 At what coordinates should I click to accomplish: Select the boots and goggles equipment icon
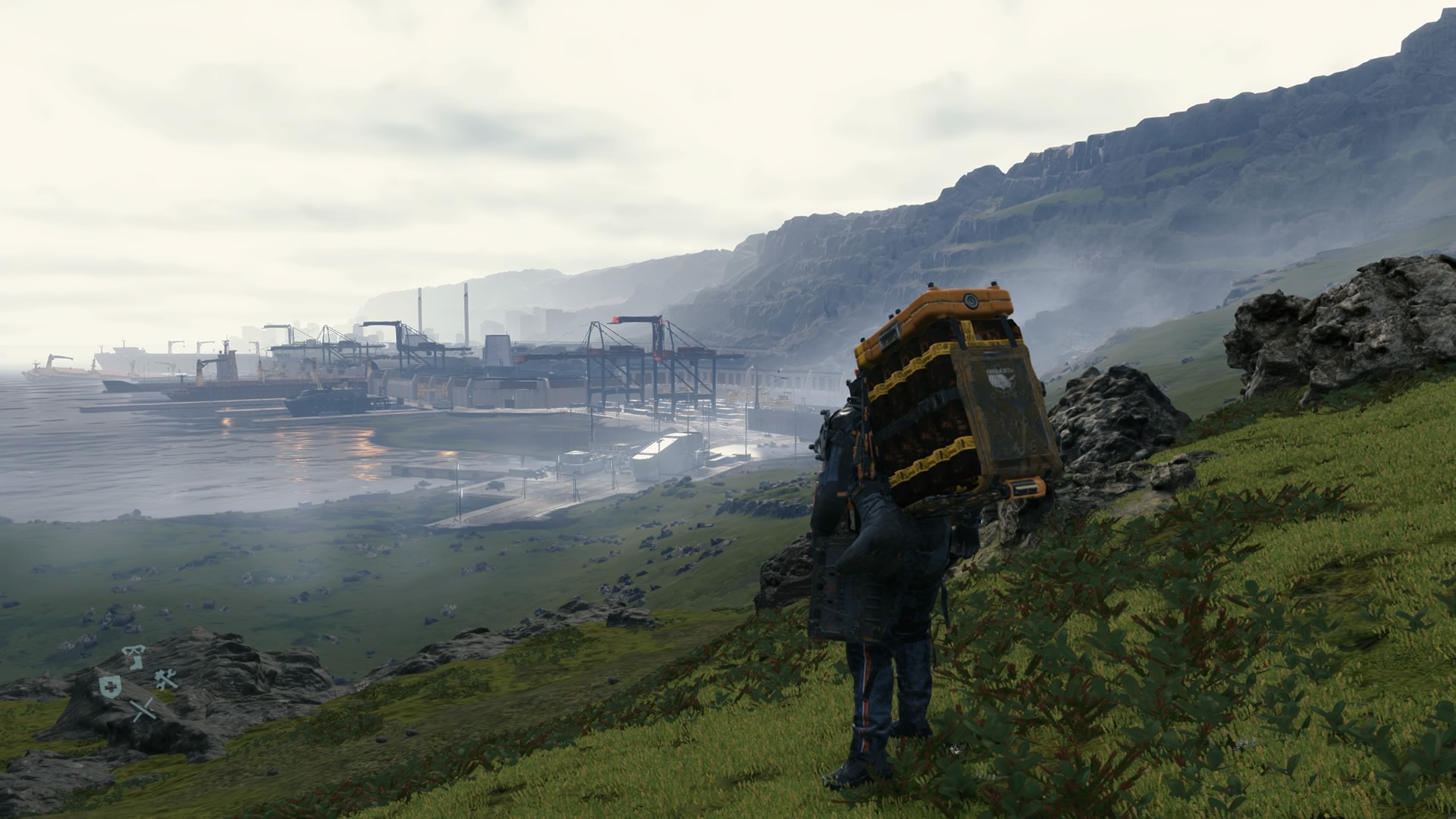coord(134,657)
